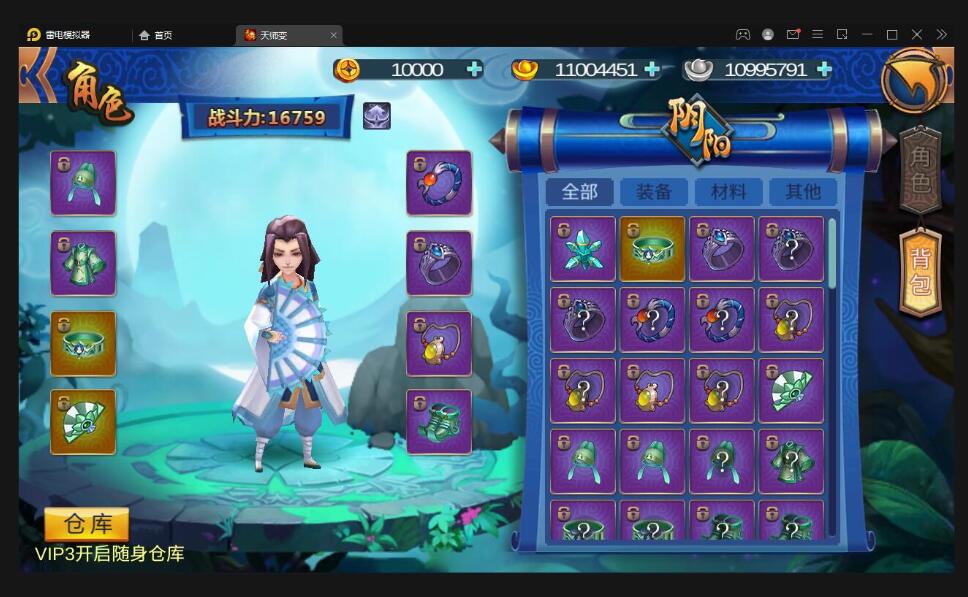
Task: Select the orange-highlighted green belt in backpack
Action: click(652, 249)
